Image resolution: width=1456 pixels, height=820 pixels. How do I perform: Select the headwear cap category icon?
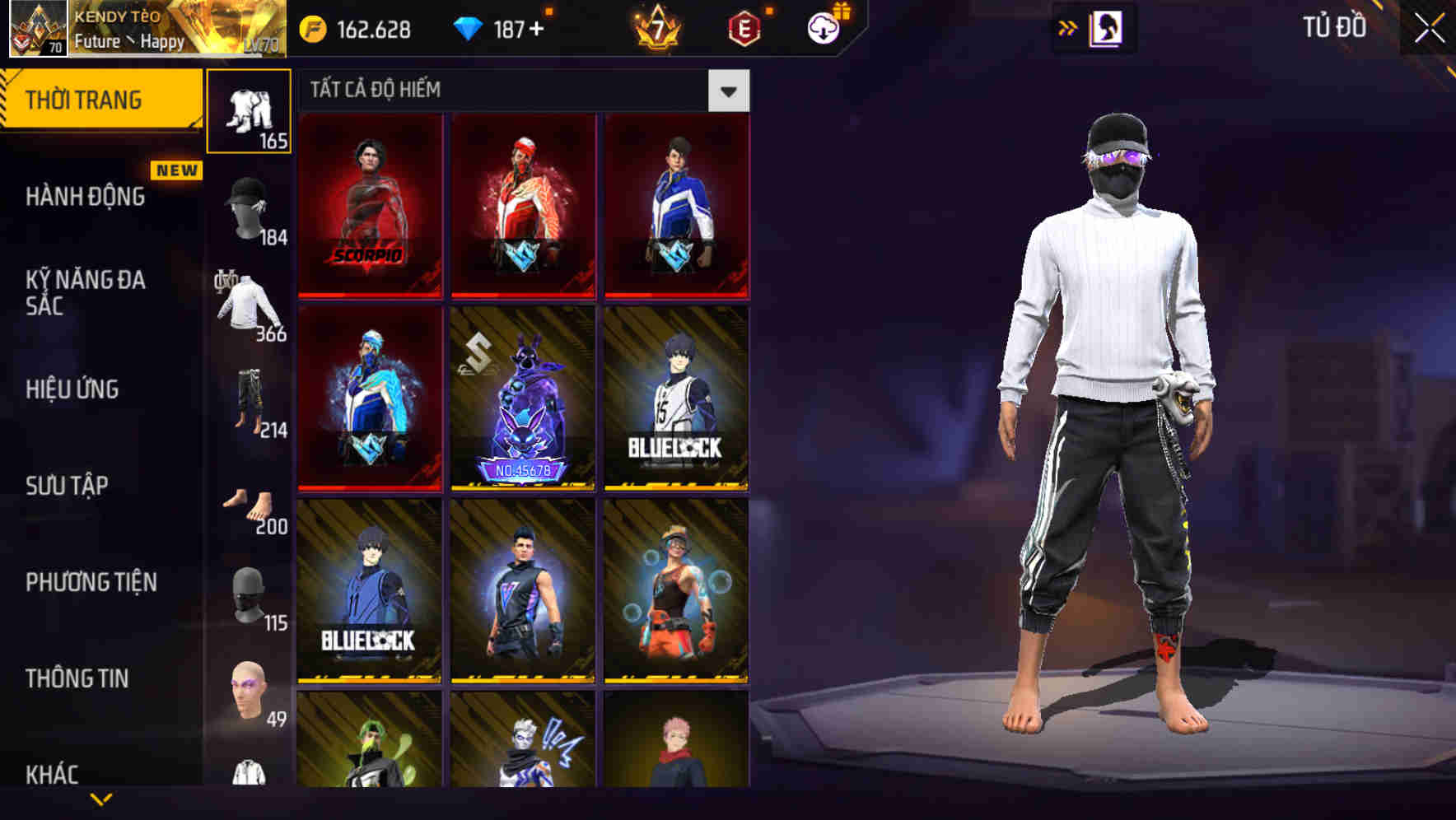click(248, 208)
